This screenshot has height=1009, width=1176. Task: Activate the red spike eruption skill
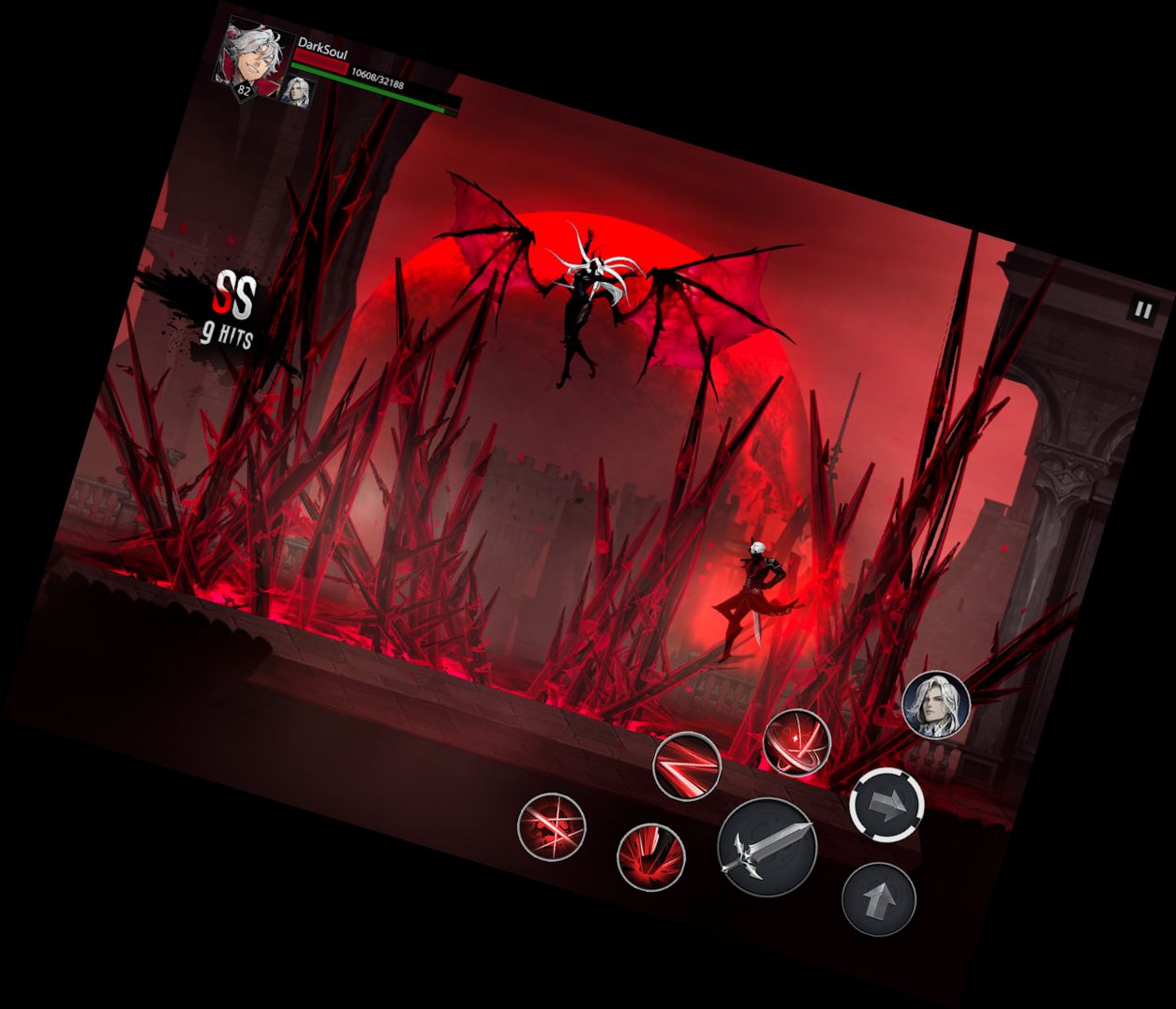pos(650,856)
